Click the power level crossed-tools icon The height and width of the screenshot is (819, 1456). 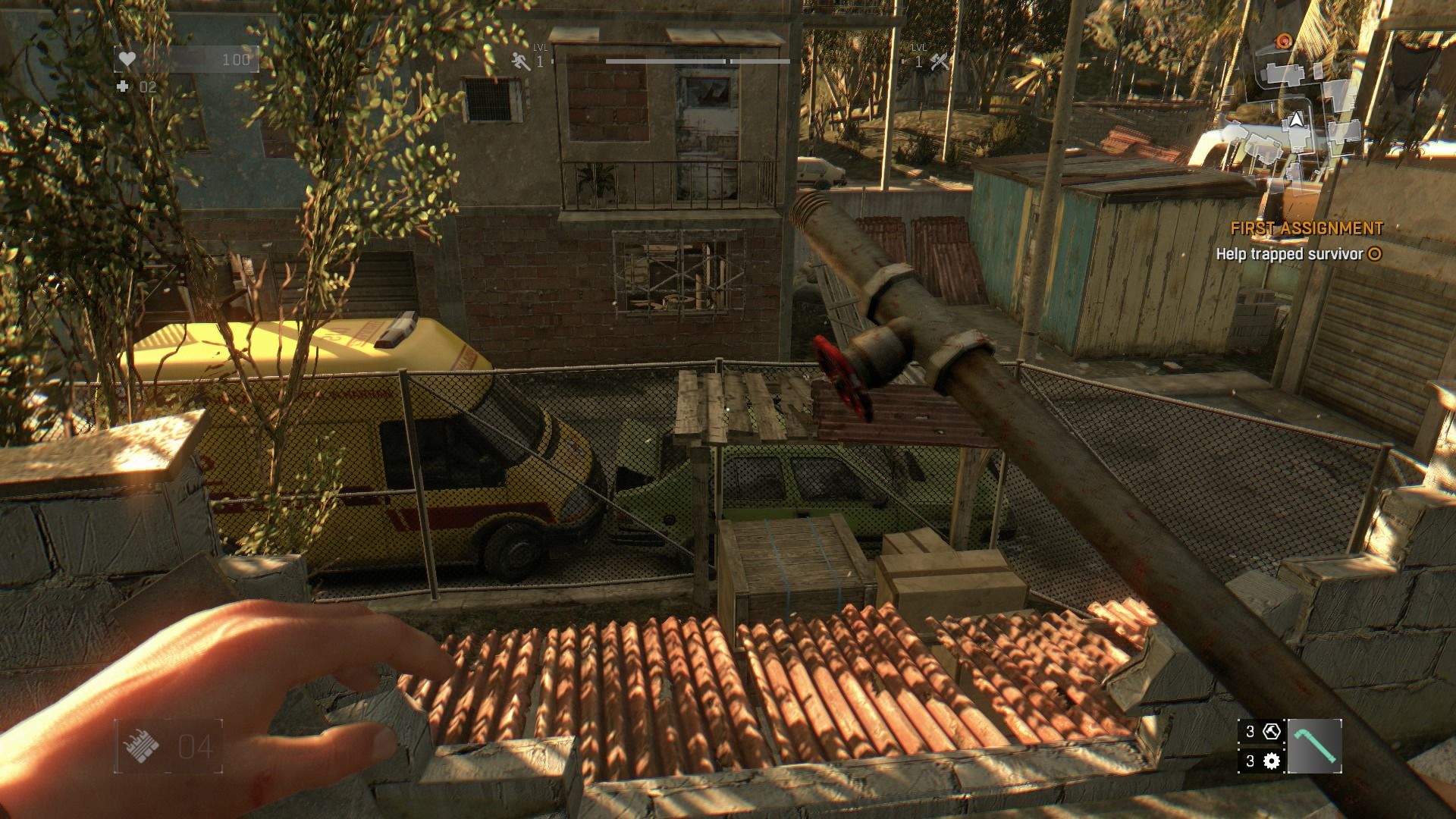(939, 61)
